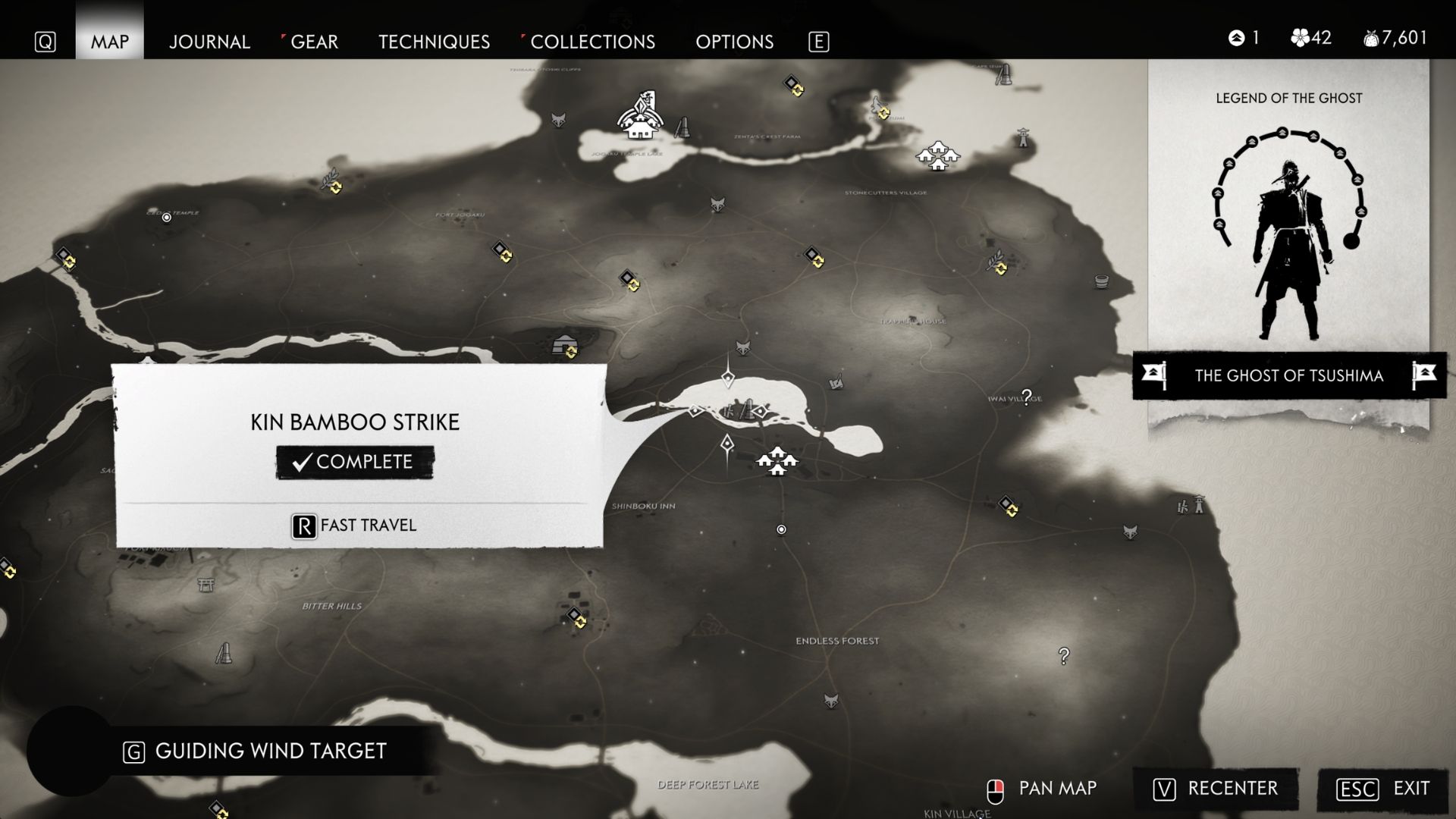Open The Ghost of Tsushima legend banner
This screenshot has width=1456, height=819.
click(x=1288, y=375)
